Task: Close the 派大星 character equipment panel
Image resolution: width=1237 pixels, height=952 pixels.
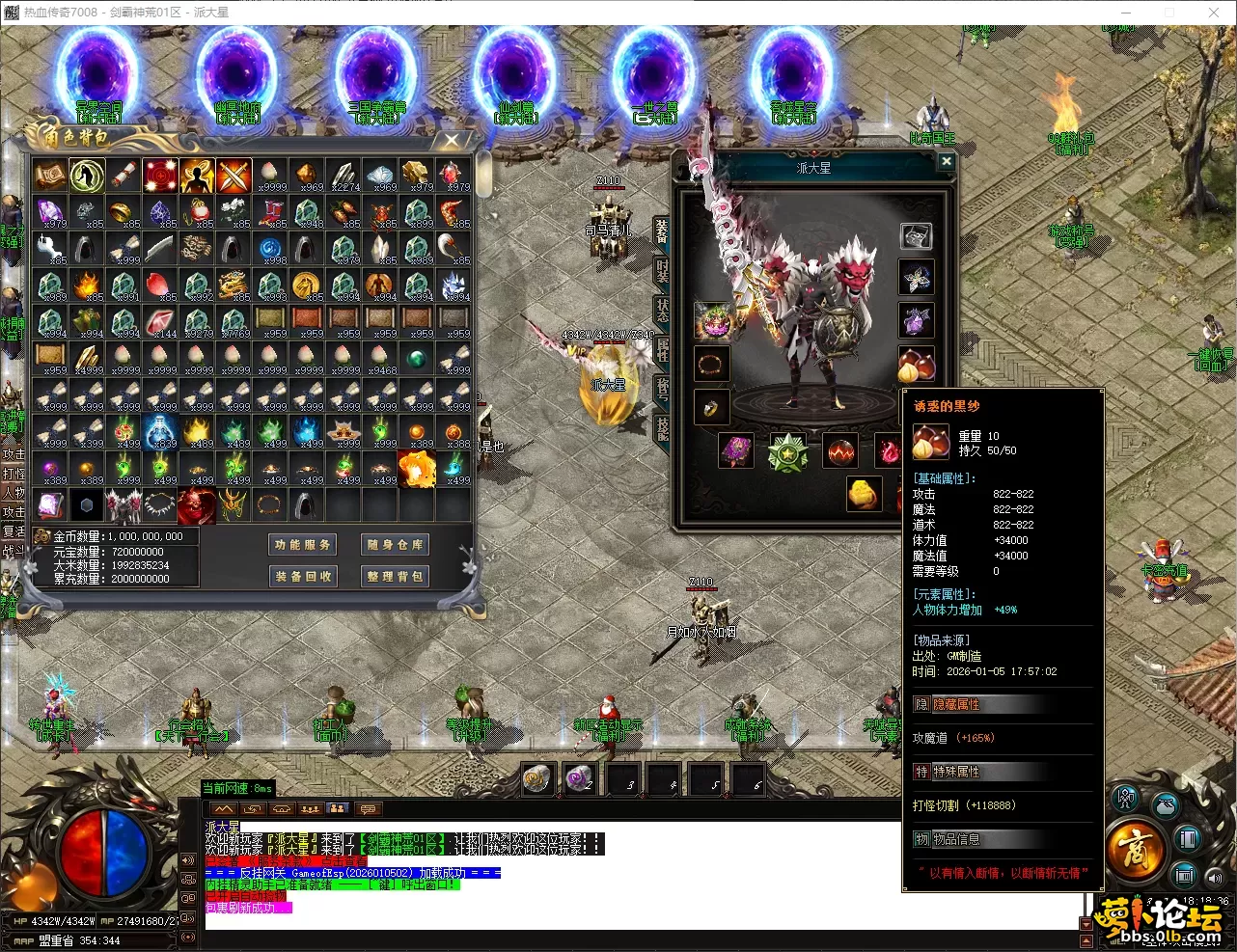Action: [x=947, y=162]
